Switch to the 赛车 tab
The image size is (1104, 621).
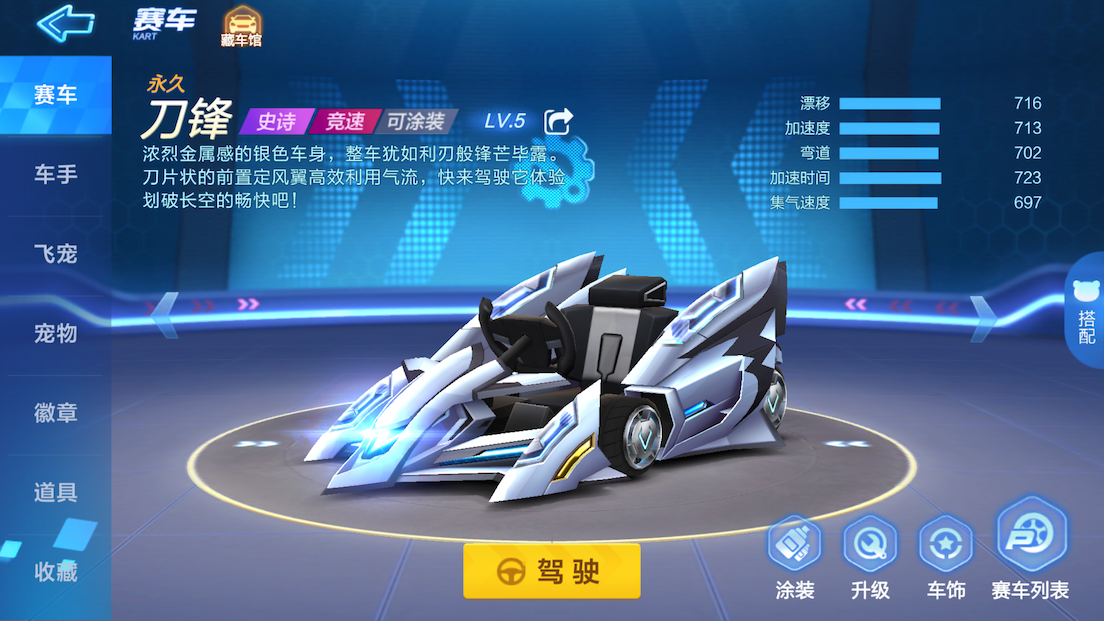coord(55,96)
